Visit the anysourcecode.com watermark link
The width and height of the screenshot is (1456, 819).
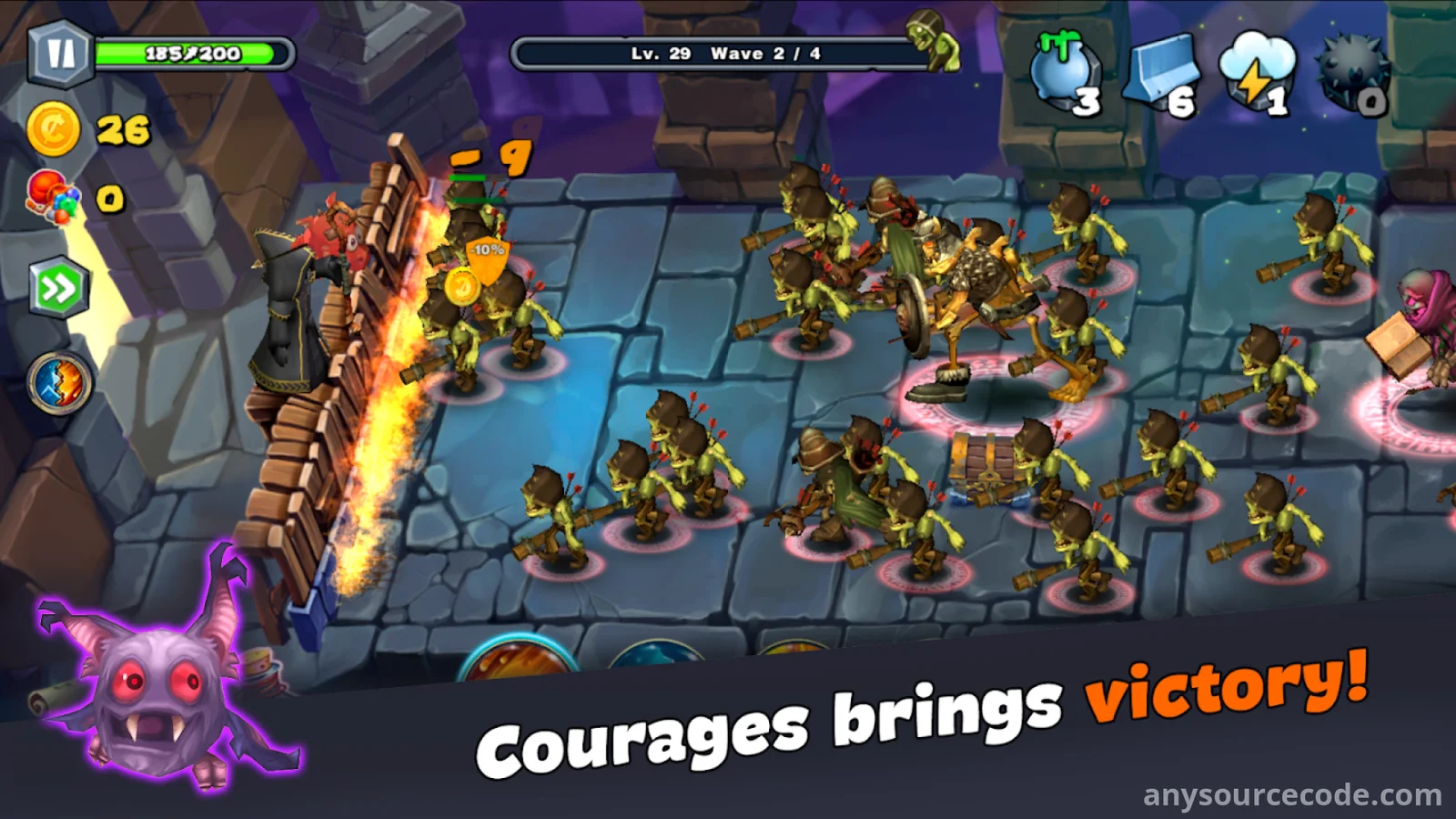click(1292, 795)
